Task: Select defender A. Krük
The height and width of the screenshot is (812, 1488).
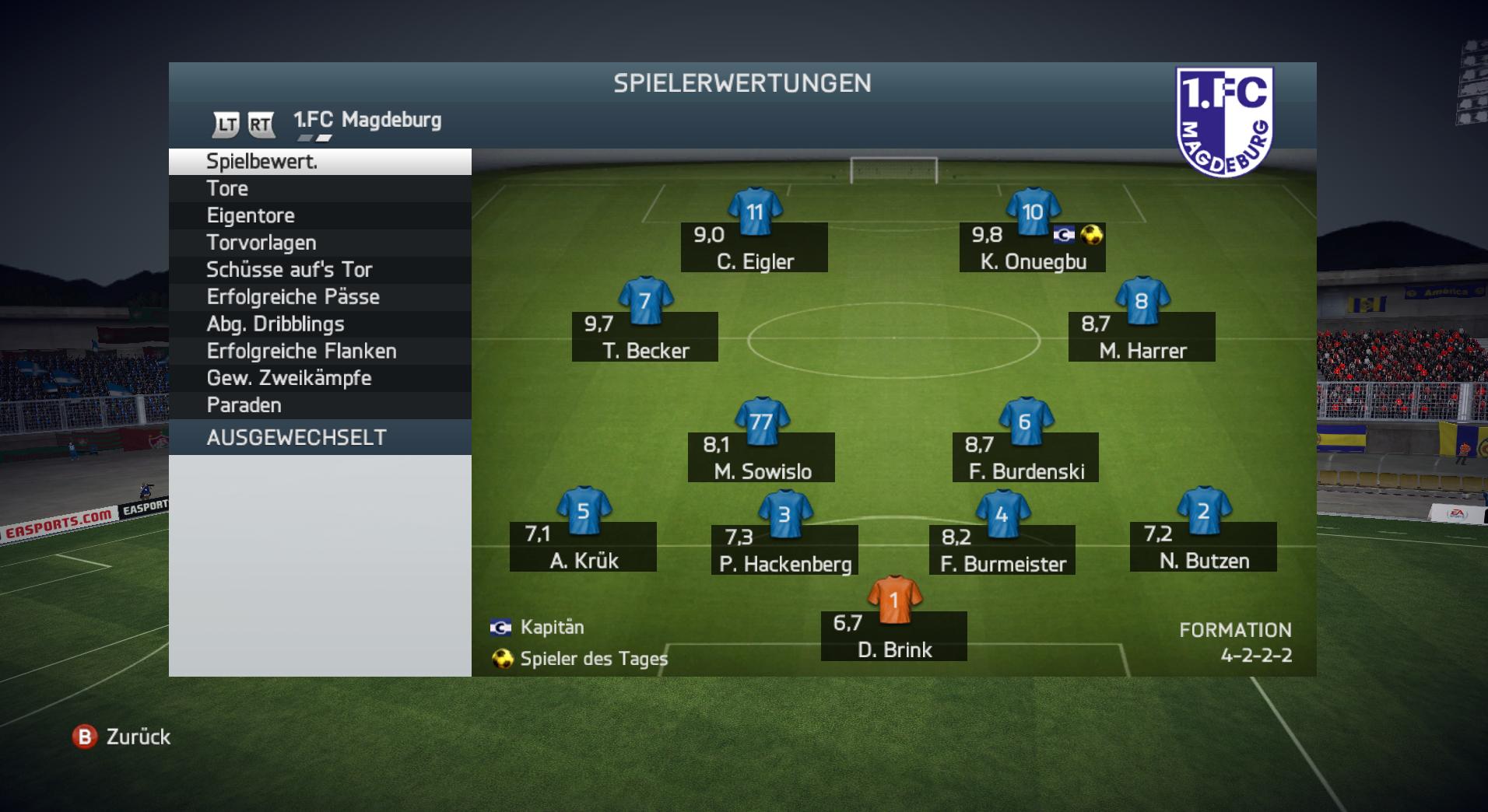Action: (583, 546)
